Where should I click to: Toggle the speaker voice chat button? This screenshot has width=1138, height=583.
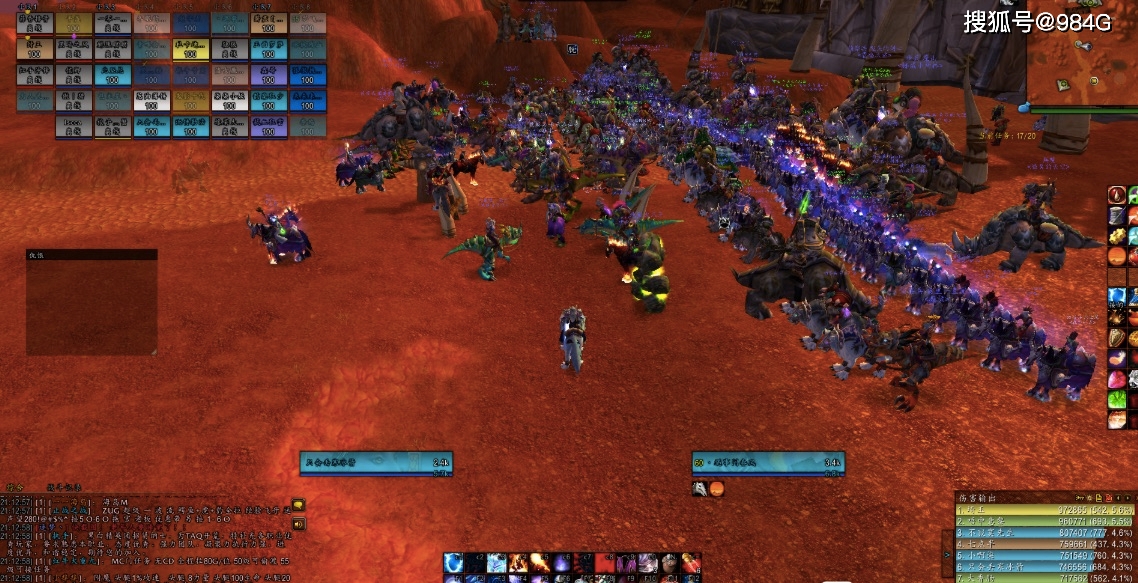pos(298,522)
